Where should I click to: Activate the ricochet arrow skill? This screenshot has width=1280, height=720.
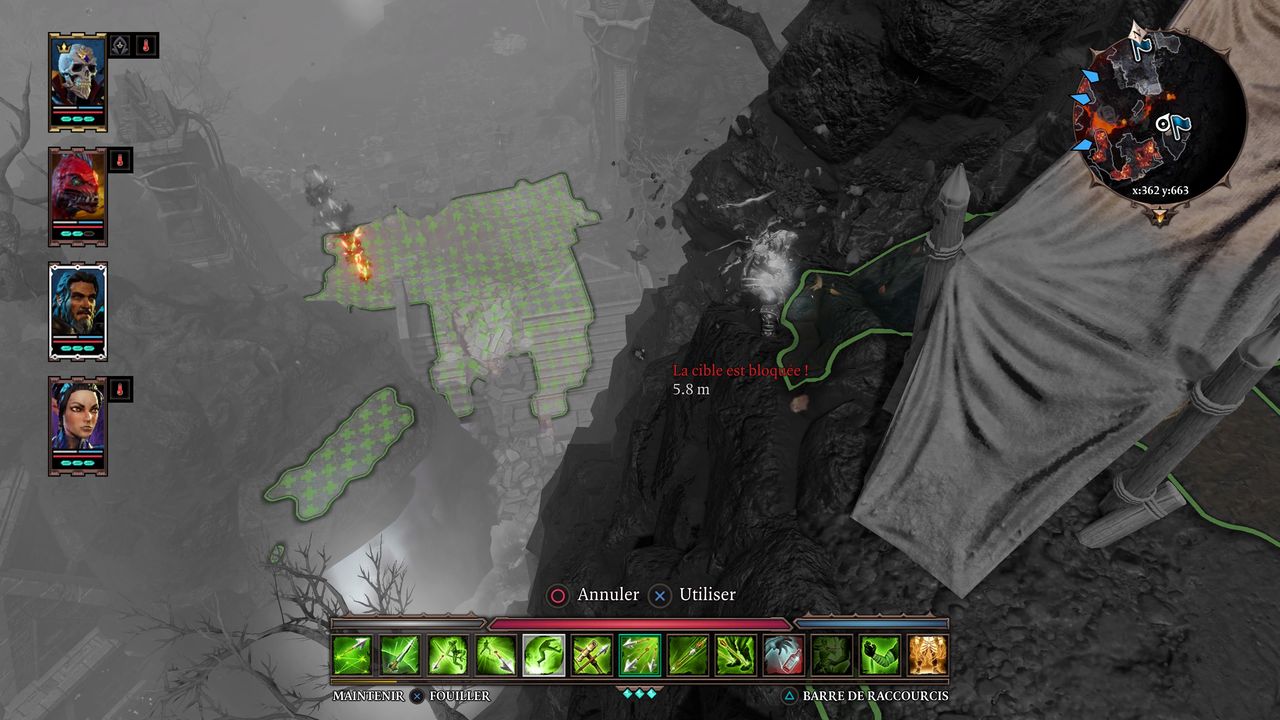pyautogui.click(x=352, y=655)
